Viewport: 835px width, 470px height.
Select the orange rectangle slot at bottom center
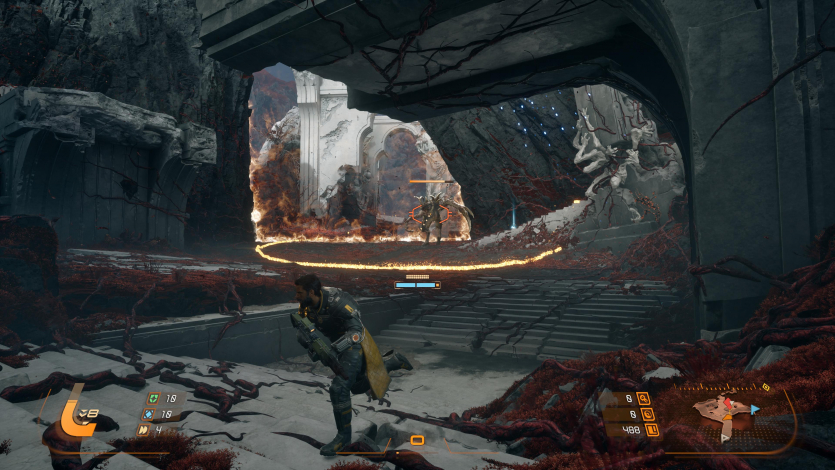click(x=417, y=440)
